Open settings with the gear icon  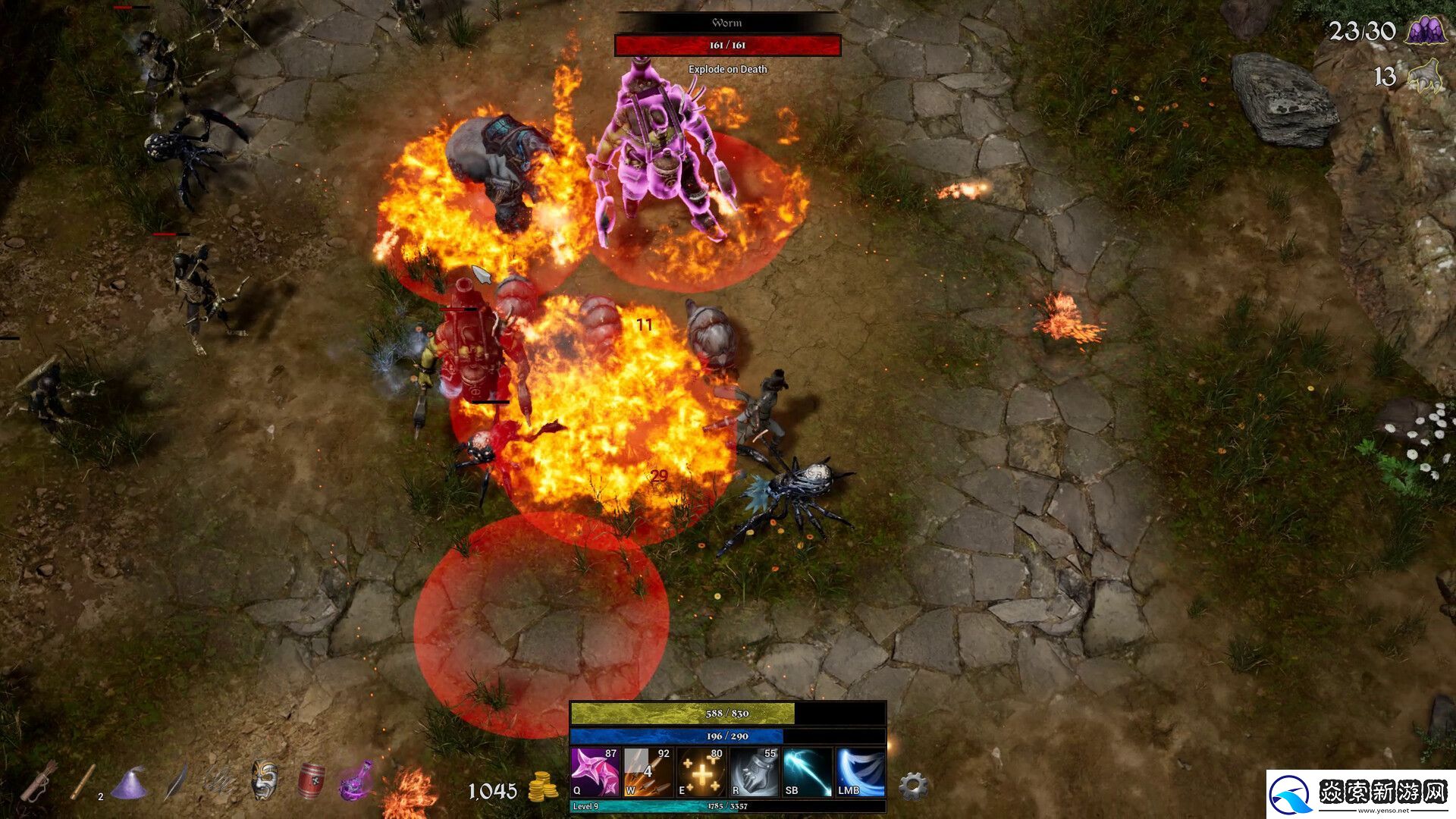click(913, 786)
